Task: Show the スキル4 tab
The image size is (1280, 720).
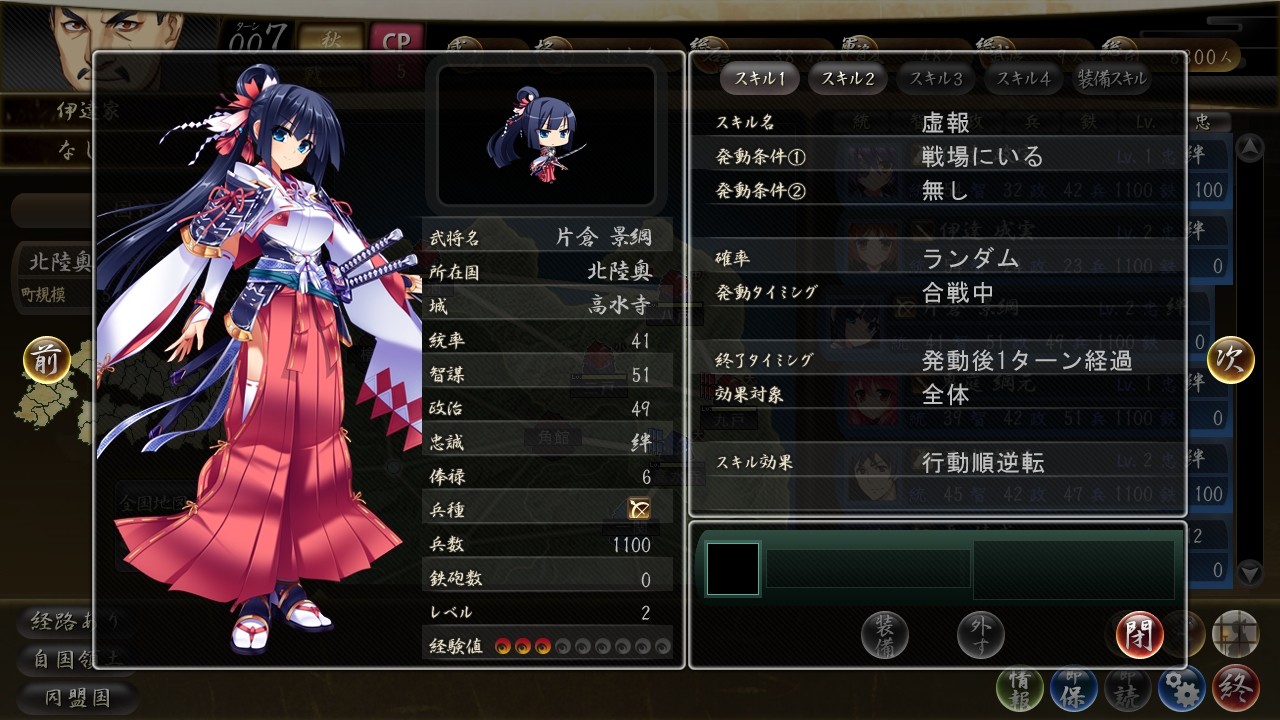Action: [1024, 78]
